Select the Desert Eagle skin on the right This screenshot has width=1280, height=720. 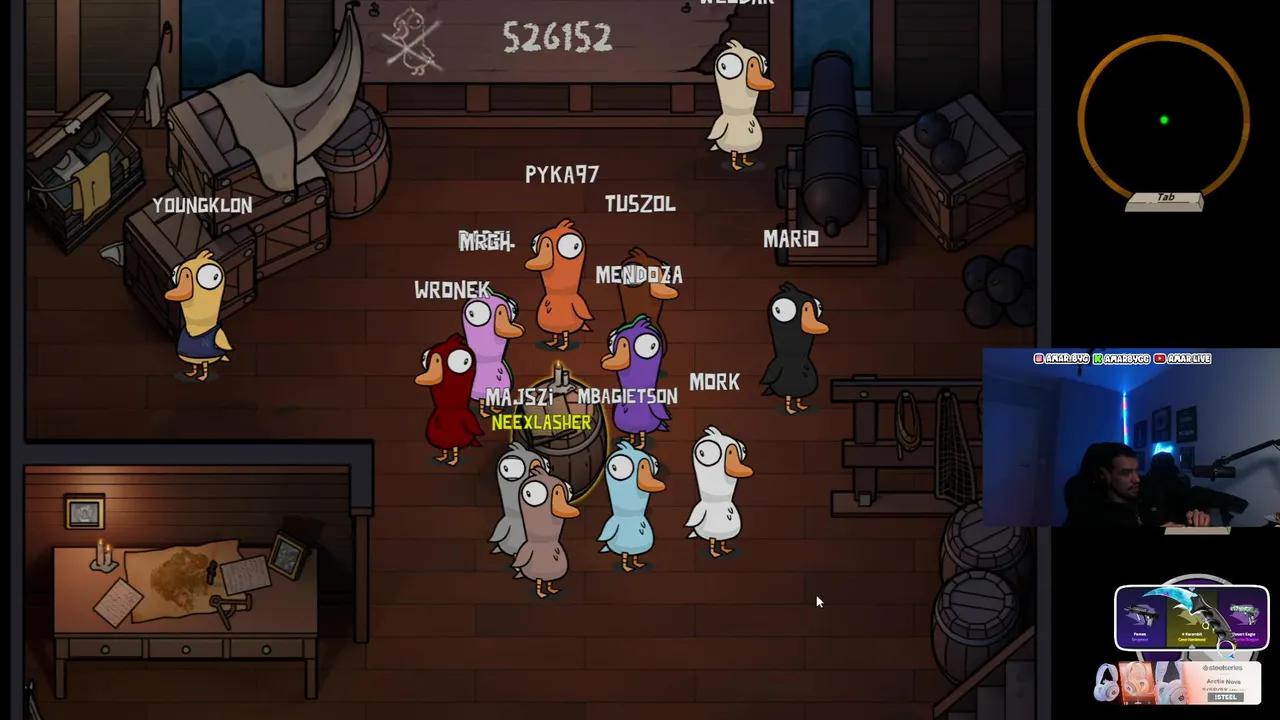pos(1243,615)
